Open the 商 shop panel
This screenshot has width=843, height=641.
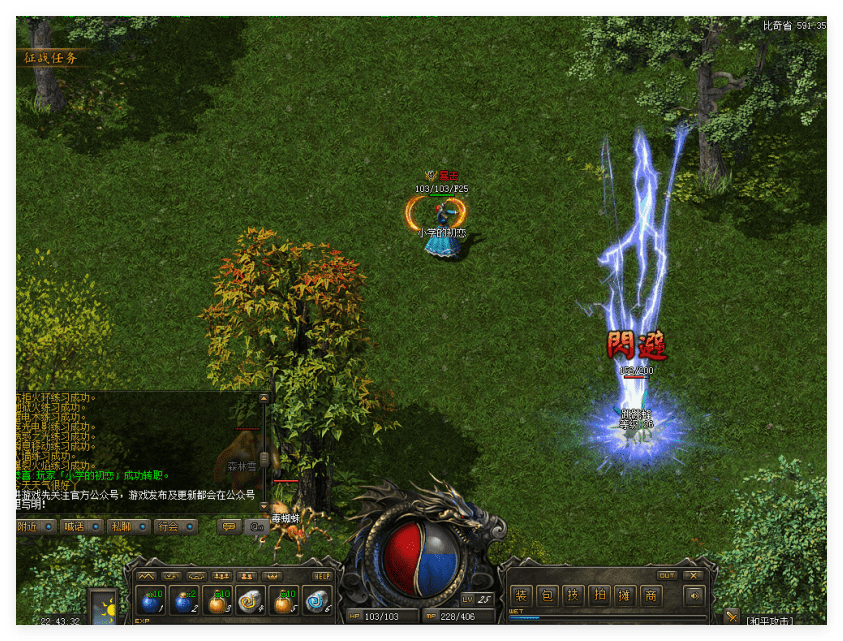pyautogui.click(x=651, y=596)
